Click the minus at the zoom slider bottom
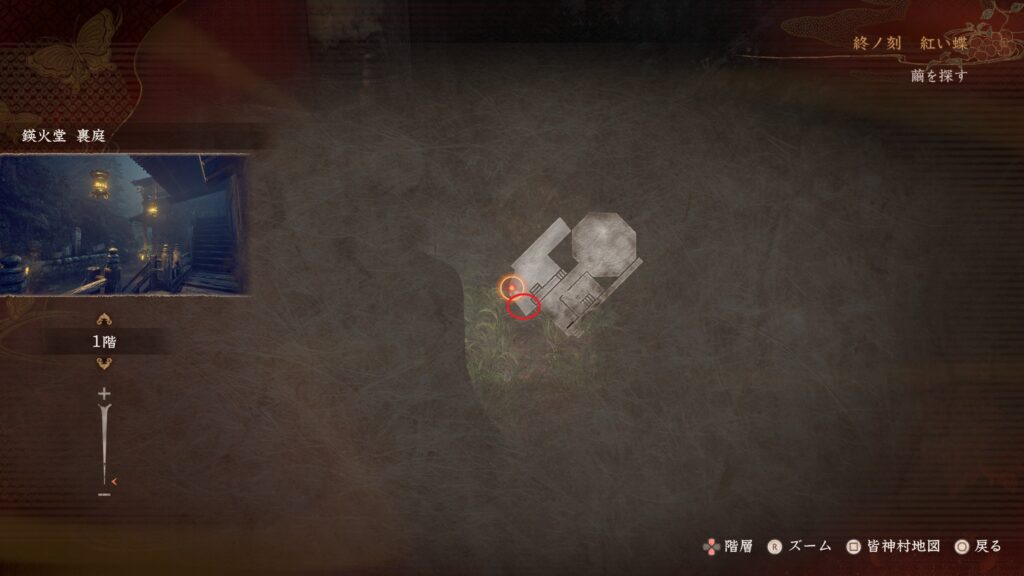The image size is (1024, 576). (x=104, y=493)
